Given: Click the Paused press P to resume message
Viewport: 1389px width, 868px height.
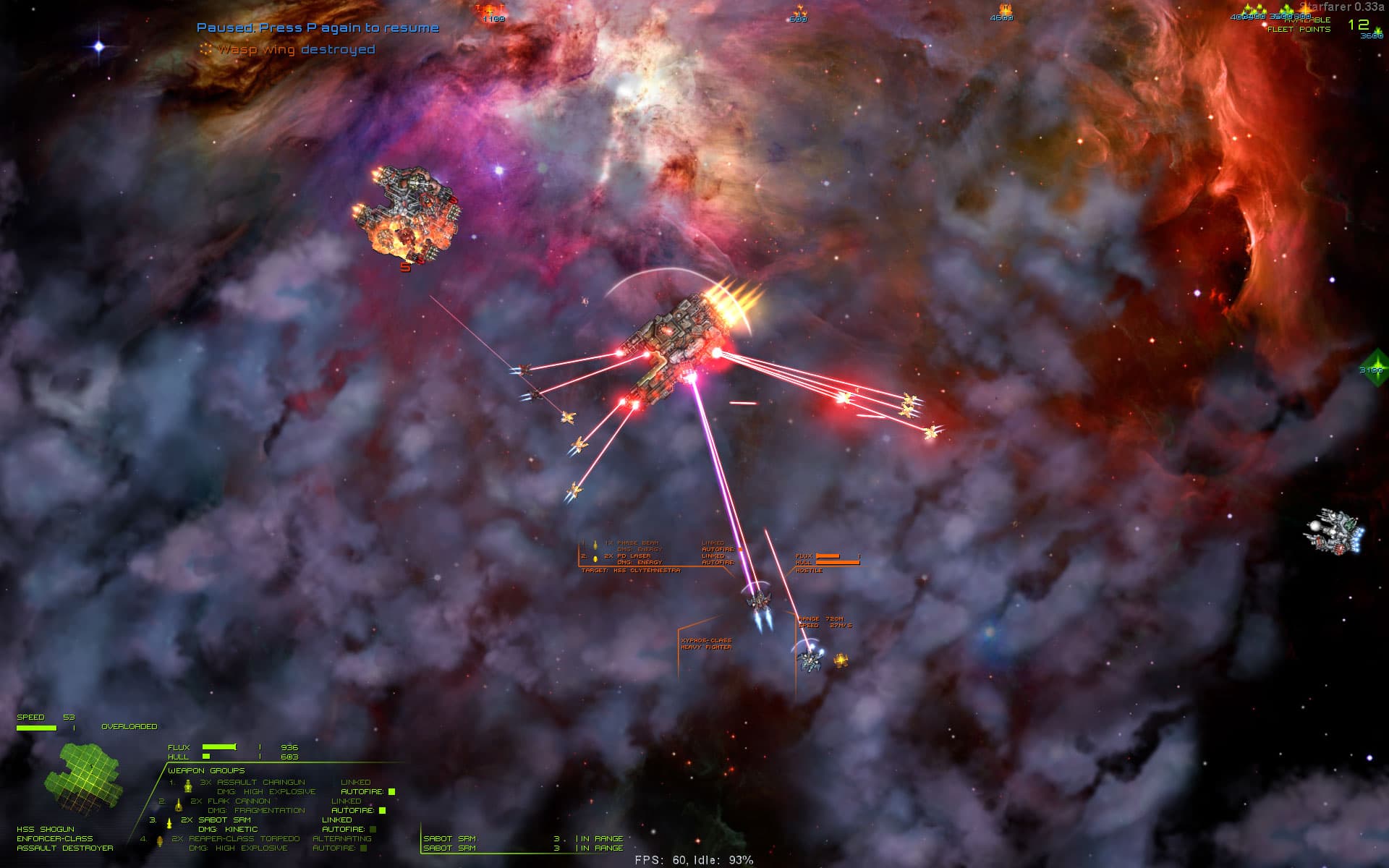Looking at the screenshot, I should (x=317, y=28).
